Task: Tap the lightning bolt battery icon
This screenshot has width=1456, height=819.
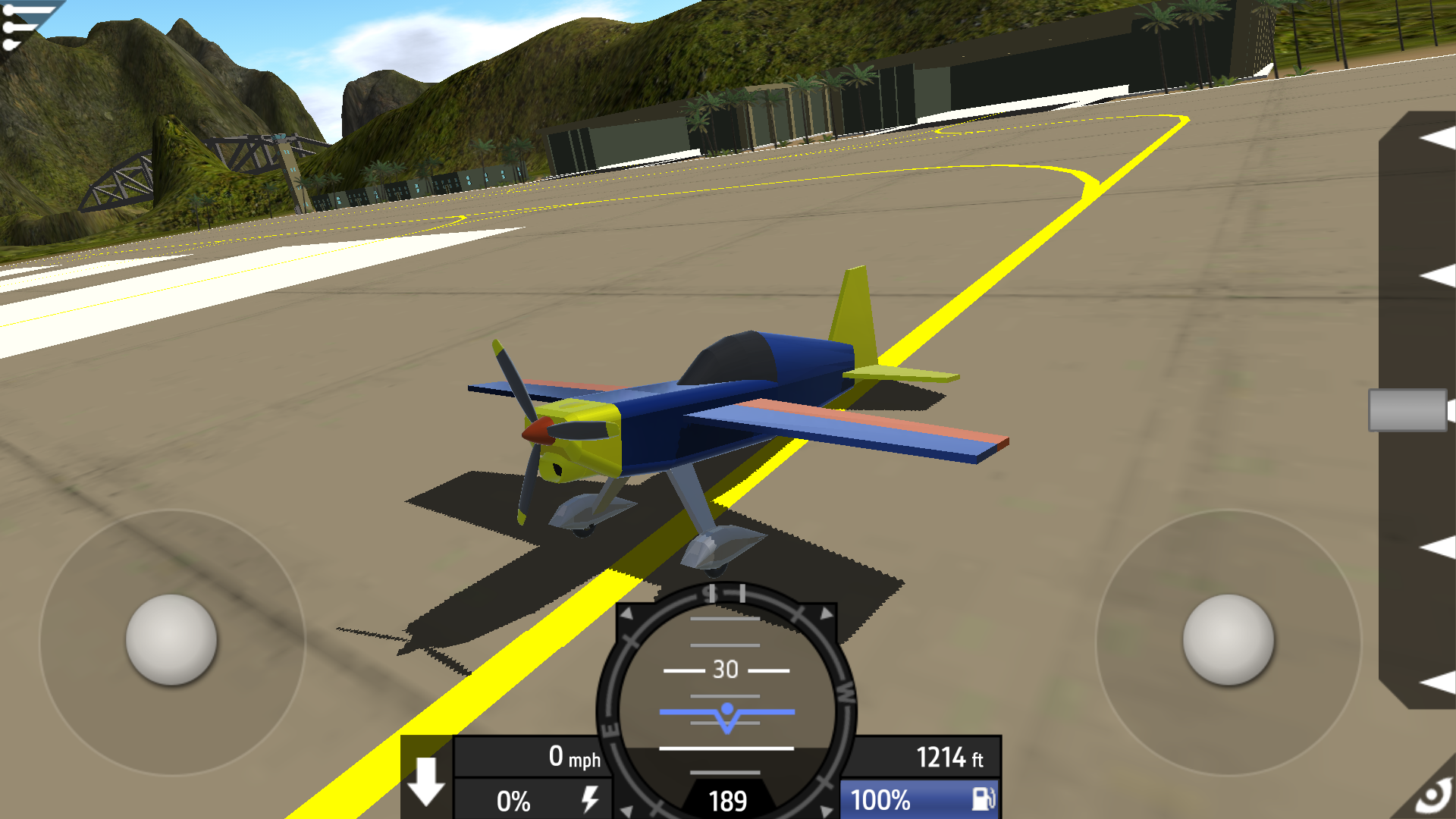Action: point(591,799)
